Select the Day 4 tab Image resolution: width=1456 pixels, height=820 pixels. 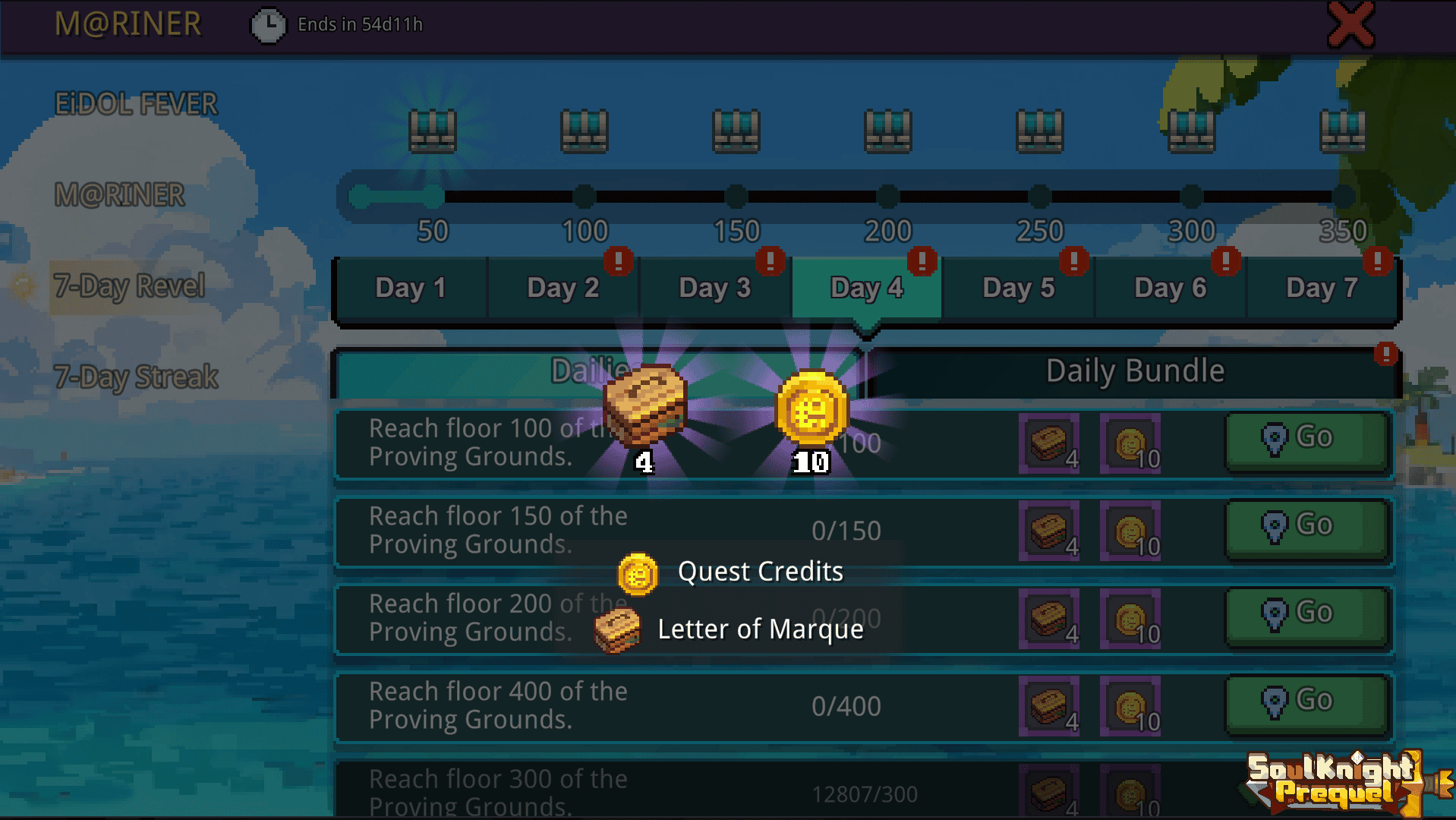(866, 288)
